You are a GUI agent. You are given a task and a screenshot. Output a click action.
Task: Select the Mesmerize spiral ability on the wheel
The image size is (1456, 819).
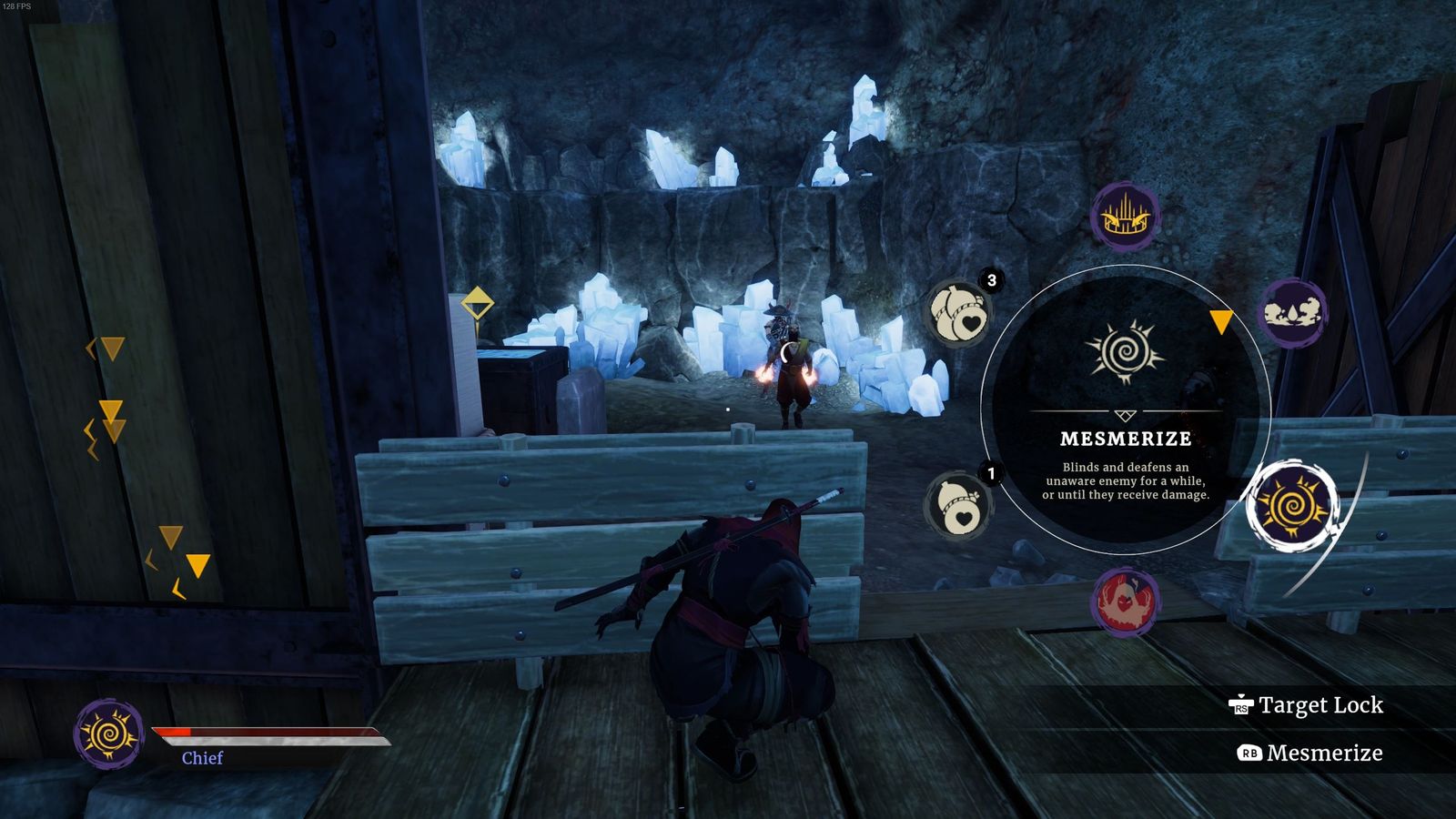pos(1291,505)
